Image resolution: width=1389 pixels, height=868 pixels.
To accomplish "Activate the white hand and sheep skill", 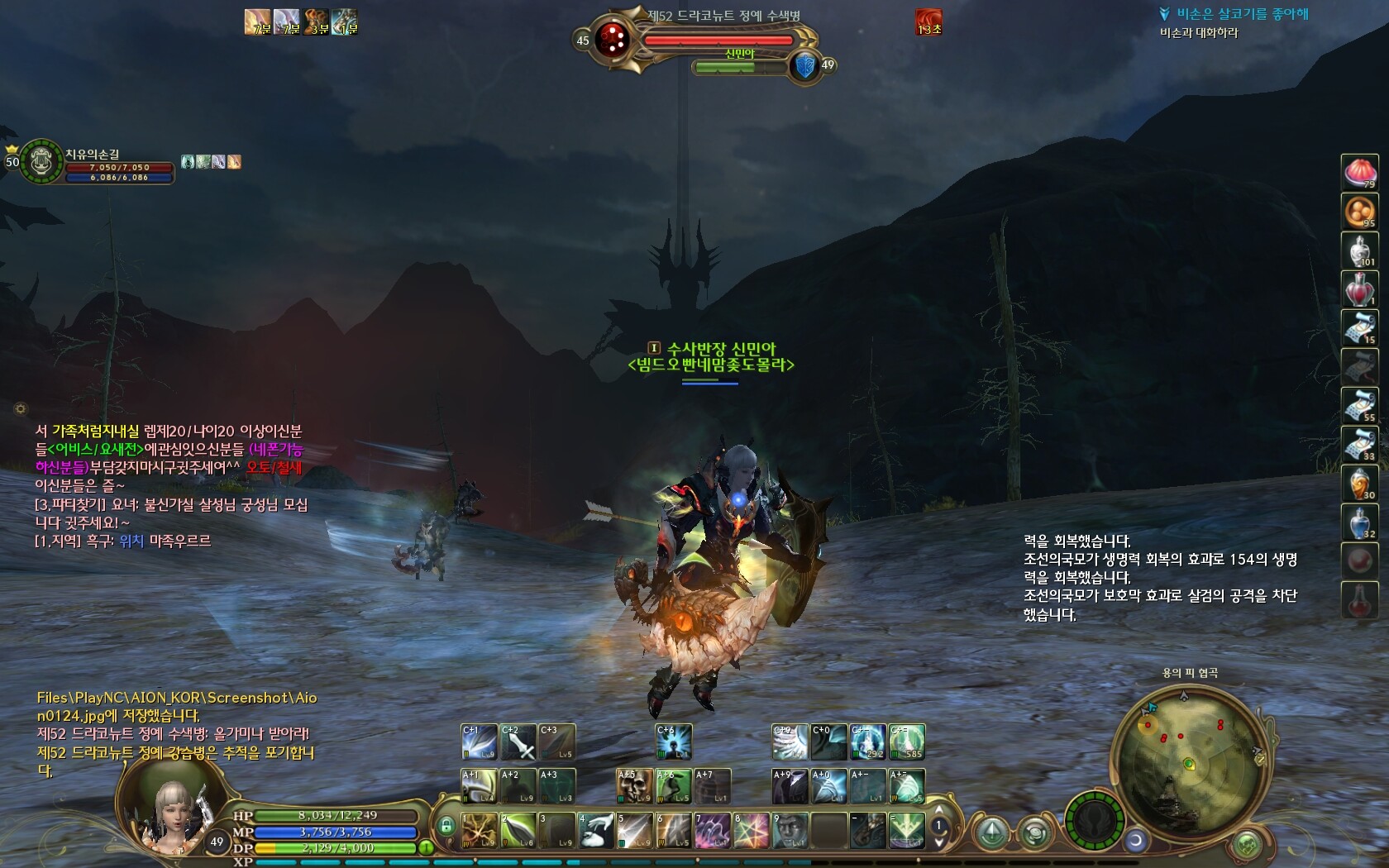I will pos(595,830).
